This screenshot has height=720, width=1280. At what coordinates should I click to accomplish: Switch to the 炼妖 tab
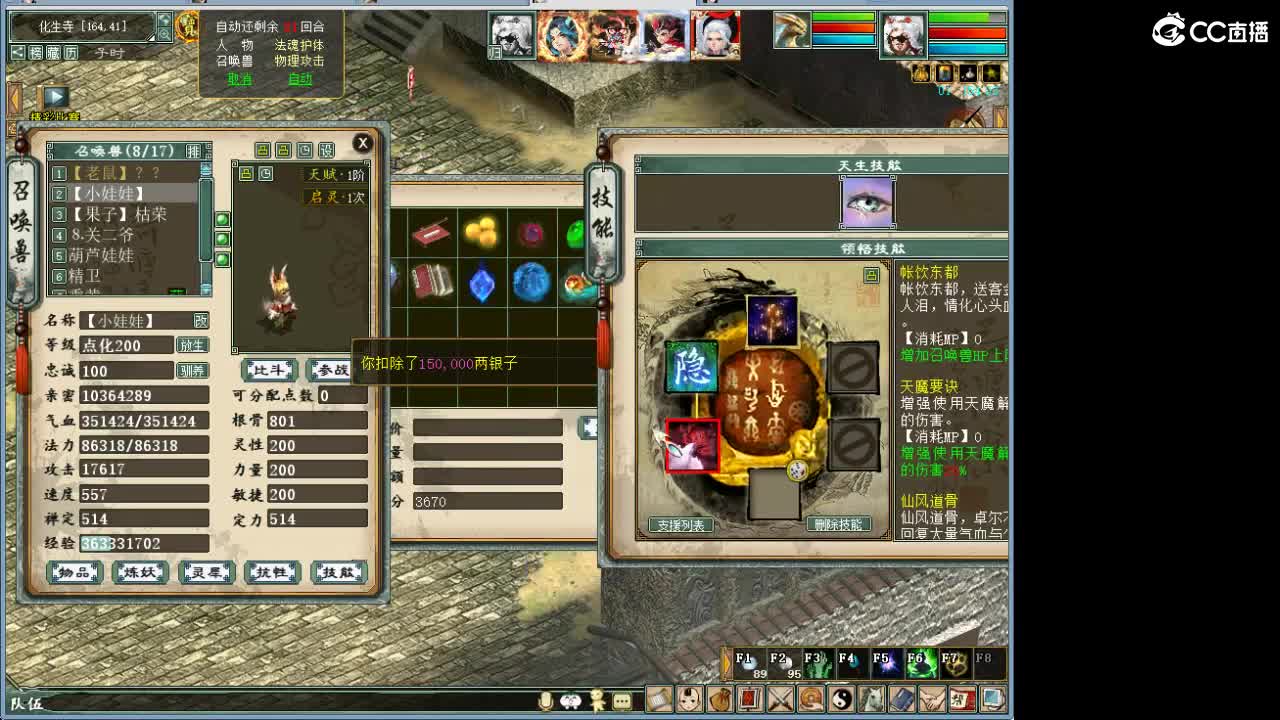[x=140, y=572]
